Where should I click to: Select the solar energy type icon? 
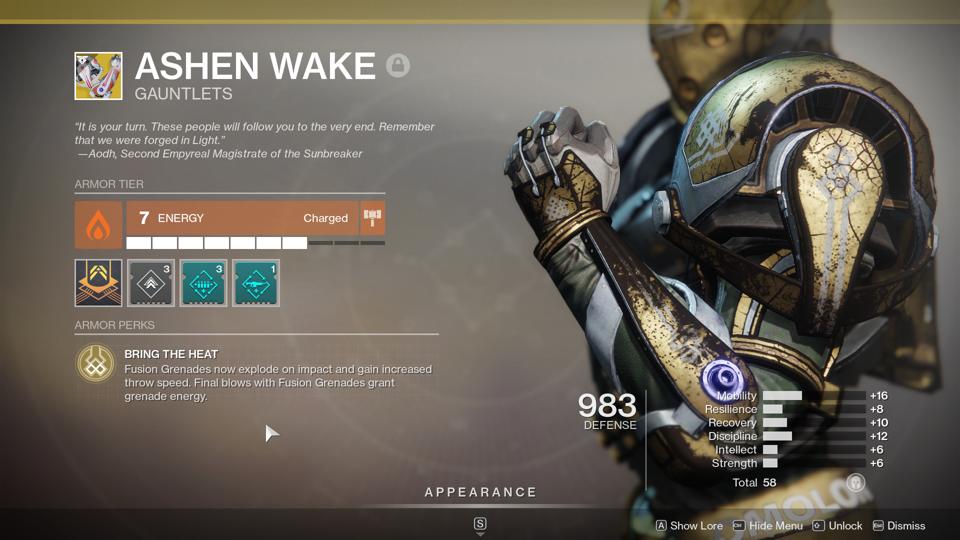point(98,224)
